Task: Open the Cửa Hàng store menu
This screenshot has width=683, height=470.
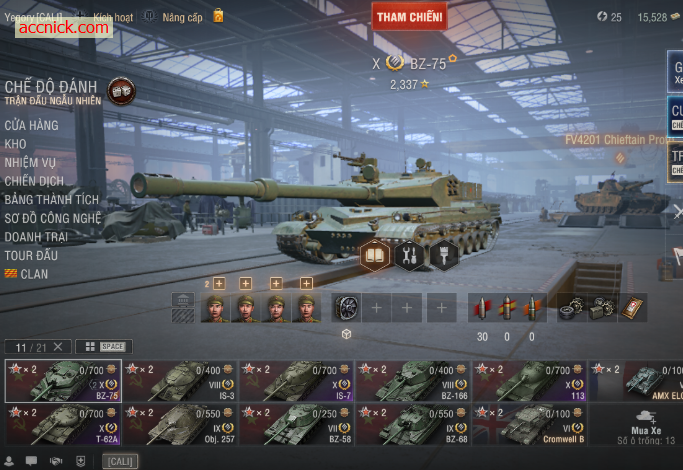Action: [31, 125]
